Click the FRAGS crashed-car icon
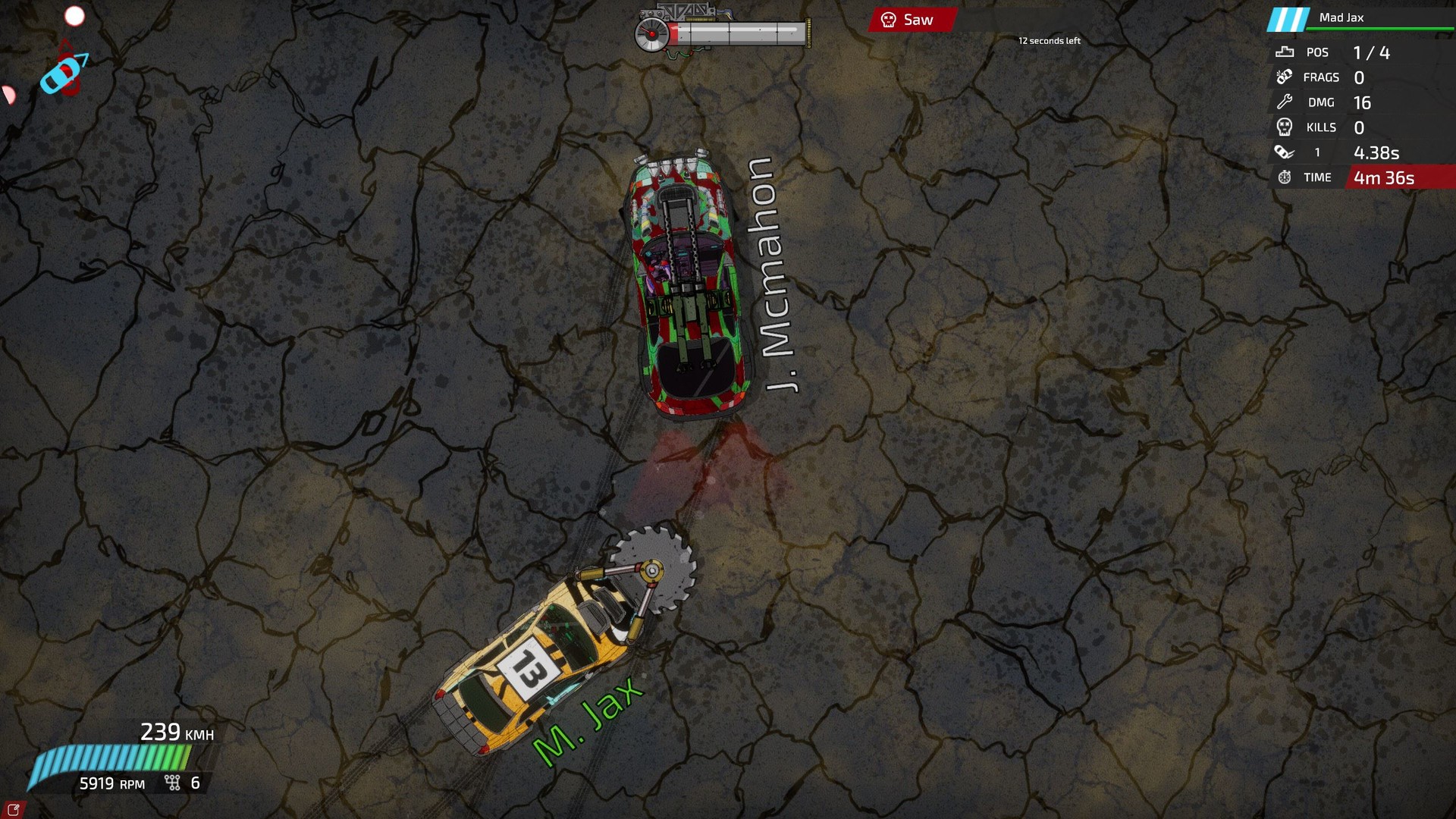Image resolution: width=1456 pixels, height=819 pixels. click(1283, 77)
